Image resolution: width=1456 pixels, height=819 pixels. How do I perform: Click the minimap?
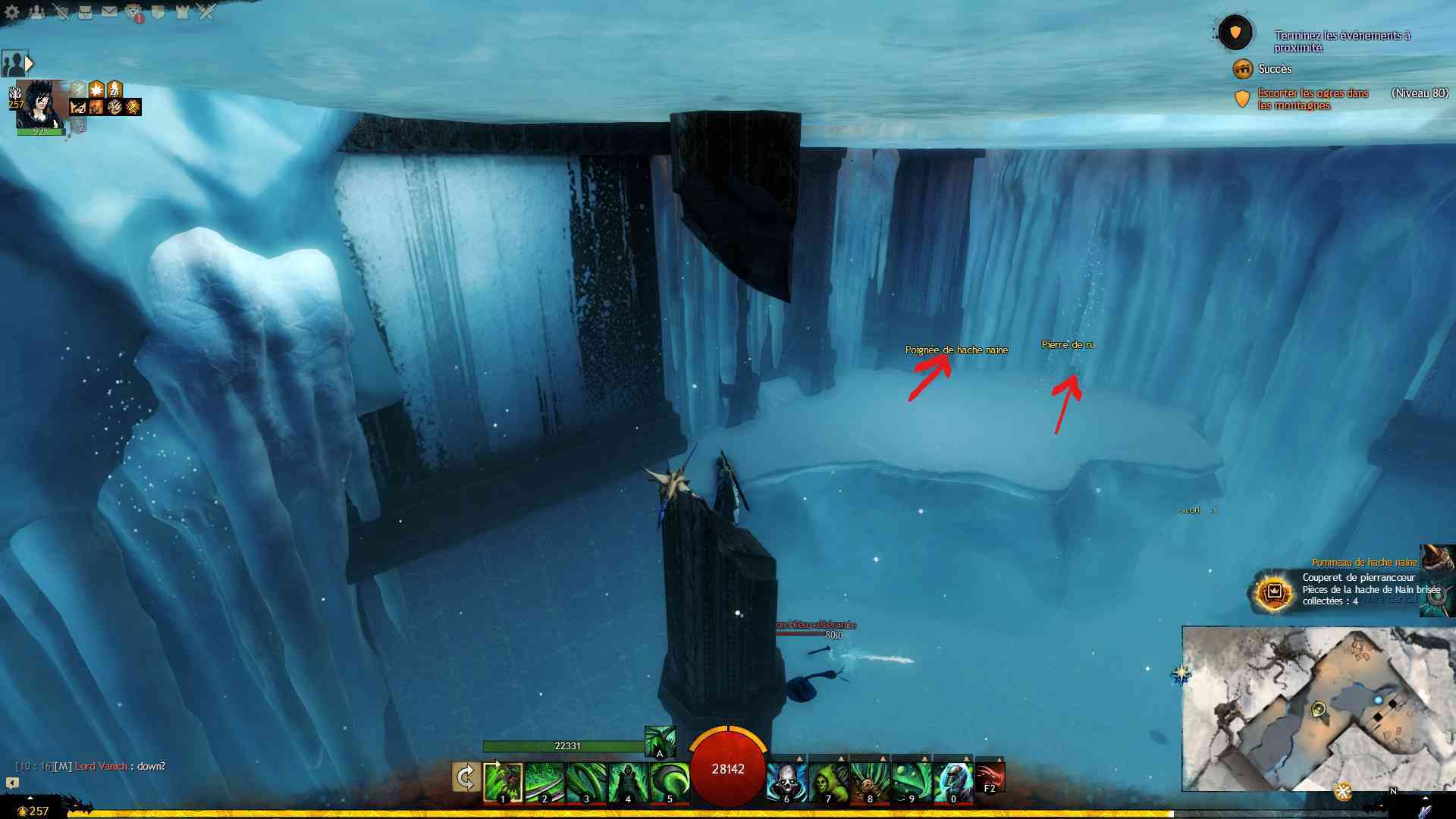pos(1318,708)
